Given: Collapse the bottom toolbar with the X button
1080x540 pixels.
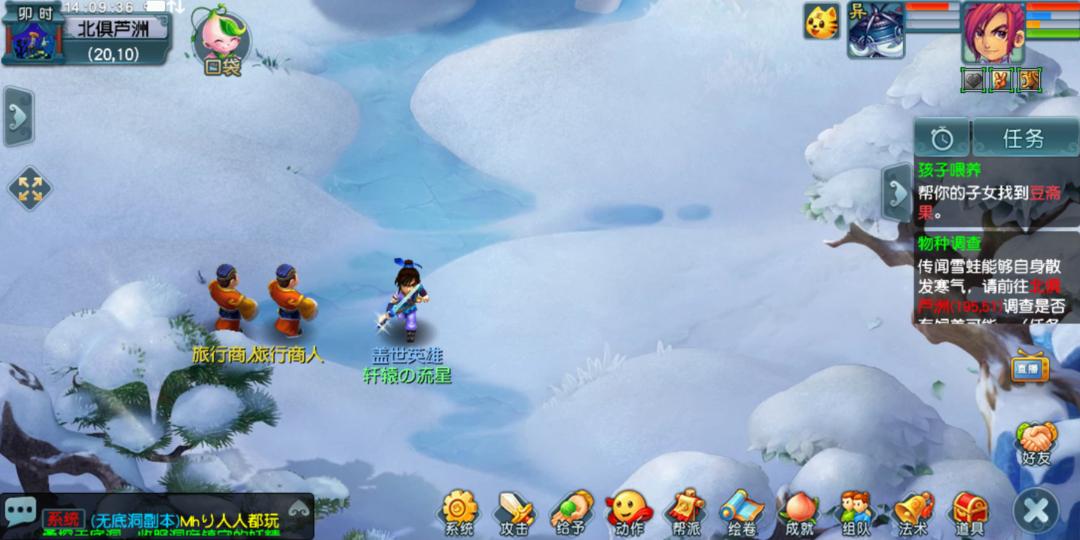Looking at the screenshot, I should tap(1035, 512).
